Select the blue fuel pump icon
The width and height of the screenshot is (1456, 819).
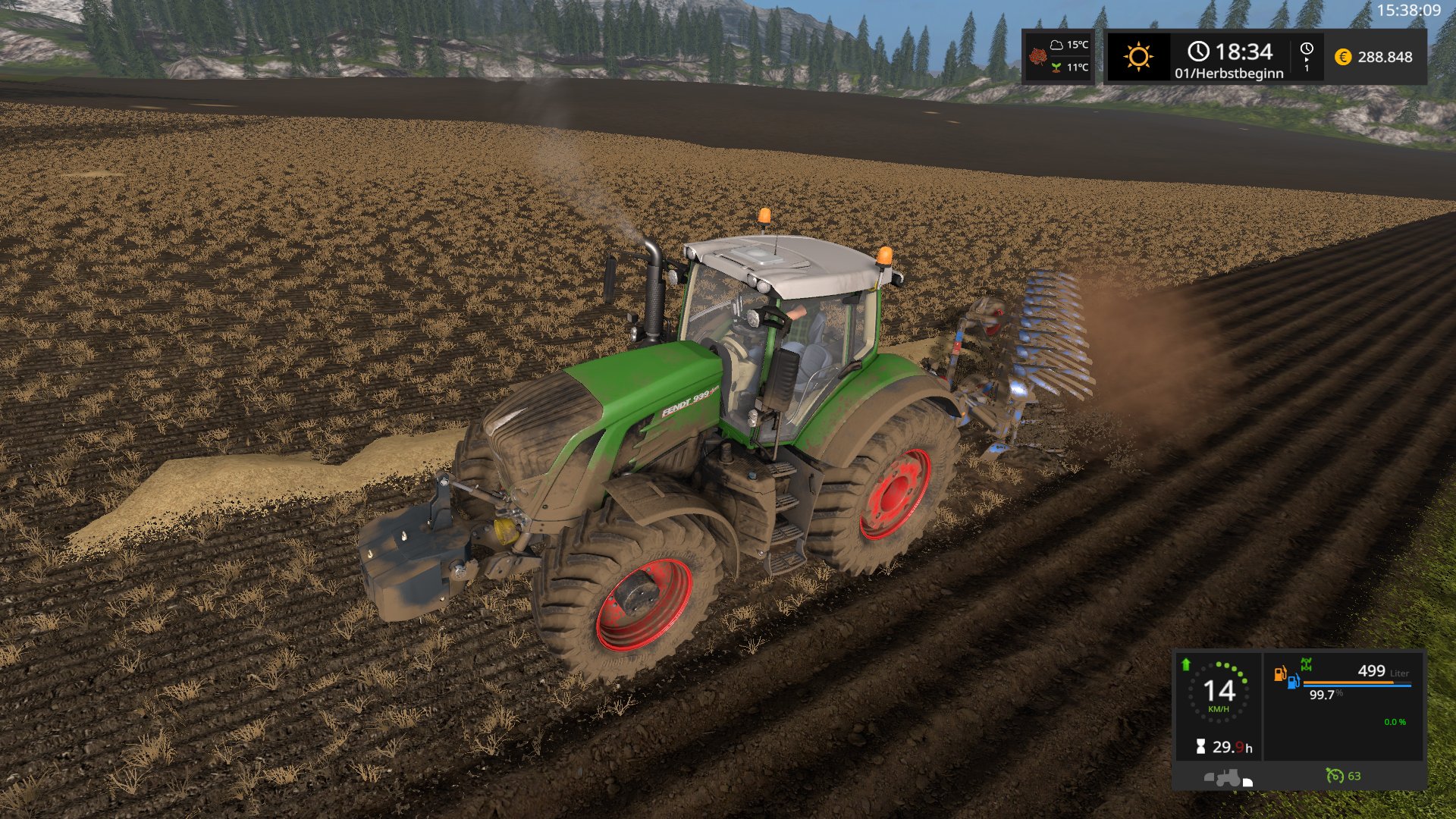[x=1293, y=681]
